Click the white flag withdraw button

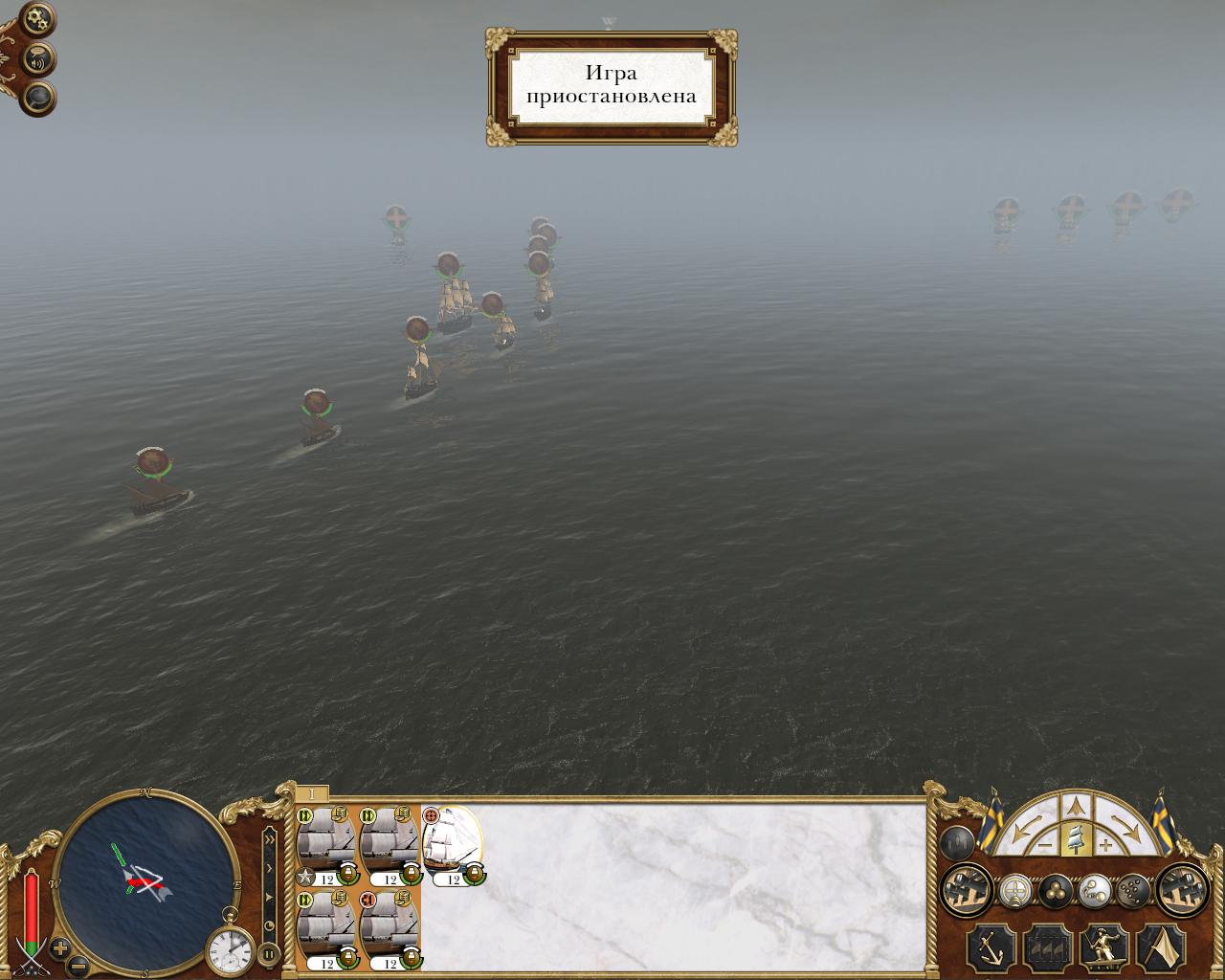pyautogui.click(x=1161, y=948)
